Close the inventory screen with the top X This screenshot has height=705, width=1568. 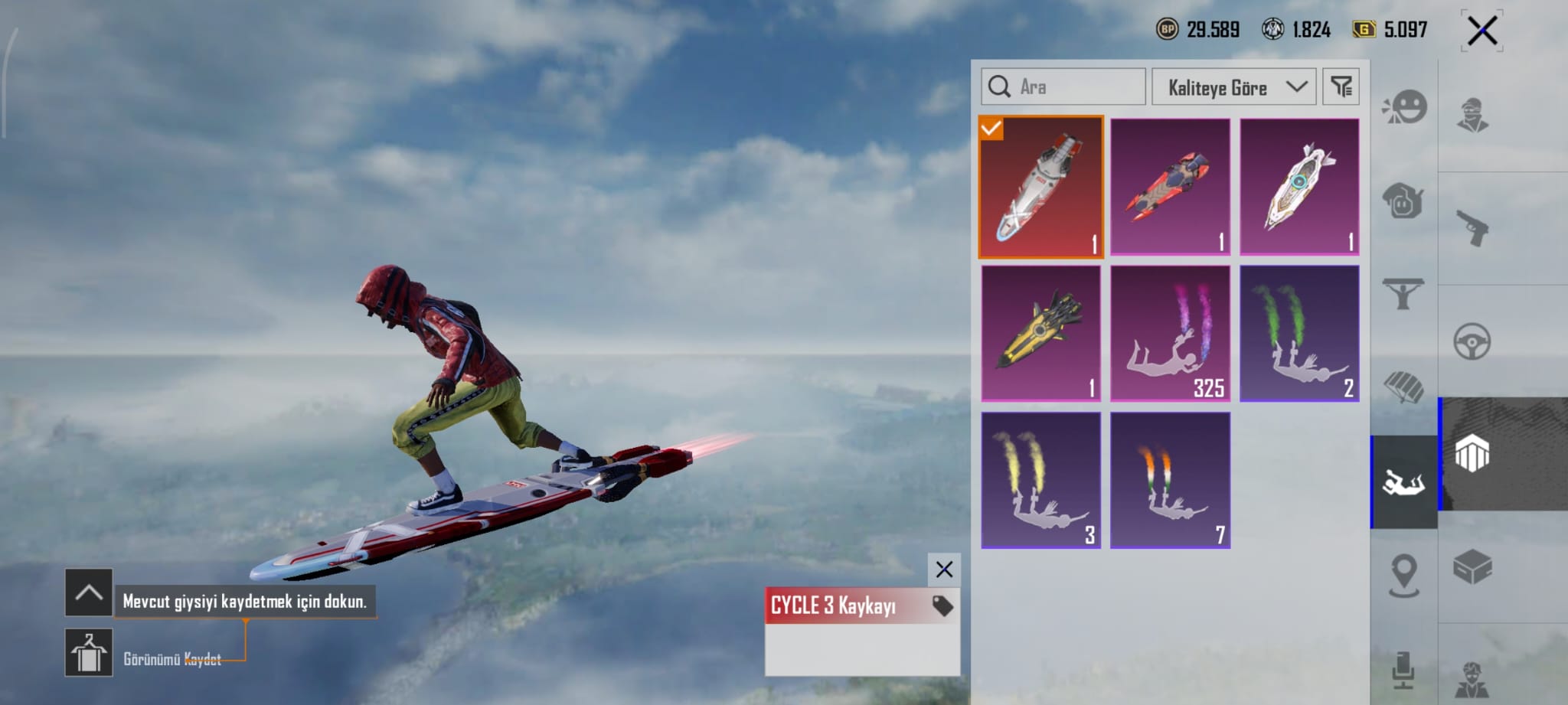[x=1481, y=31]
